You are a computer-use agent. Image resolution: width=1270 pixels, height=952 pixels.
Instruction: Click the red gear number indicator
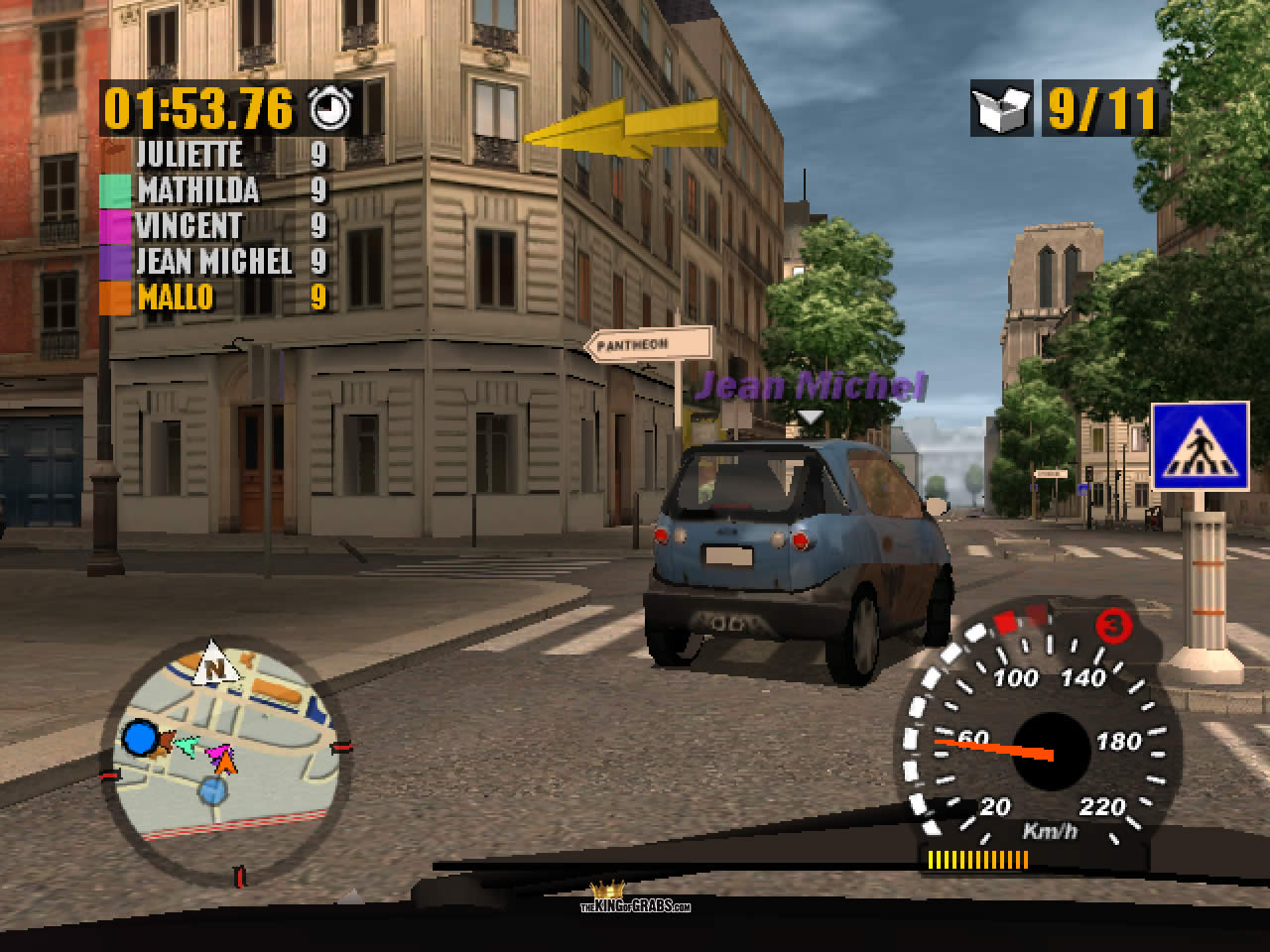(x=1113, y=626)
